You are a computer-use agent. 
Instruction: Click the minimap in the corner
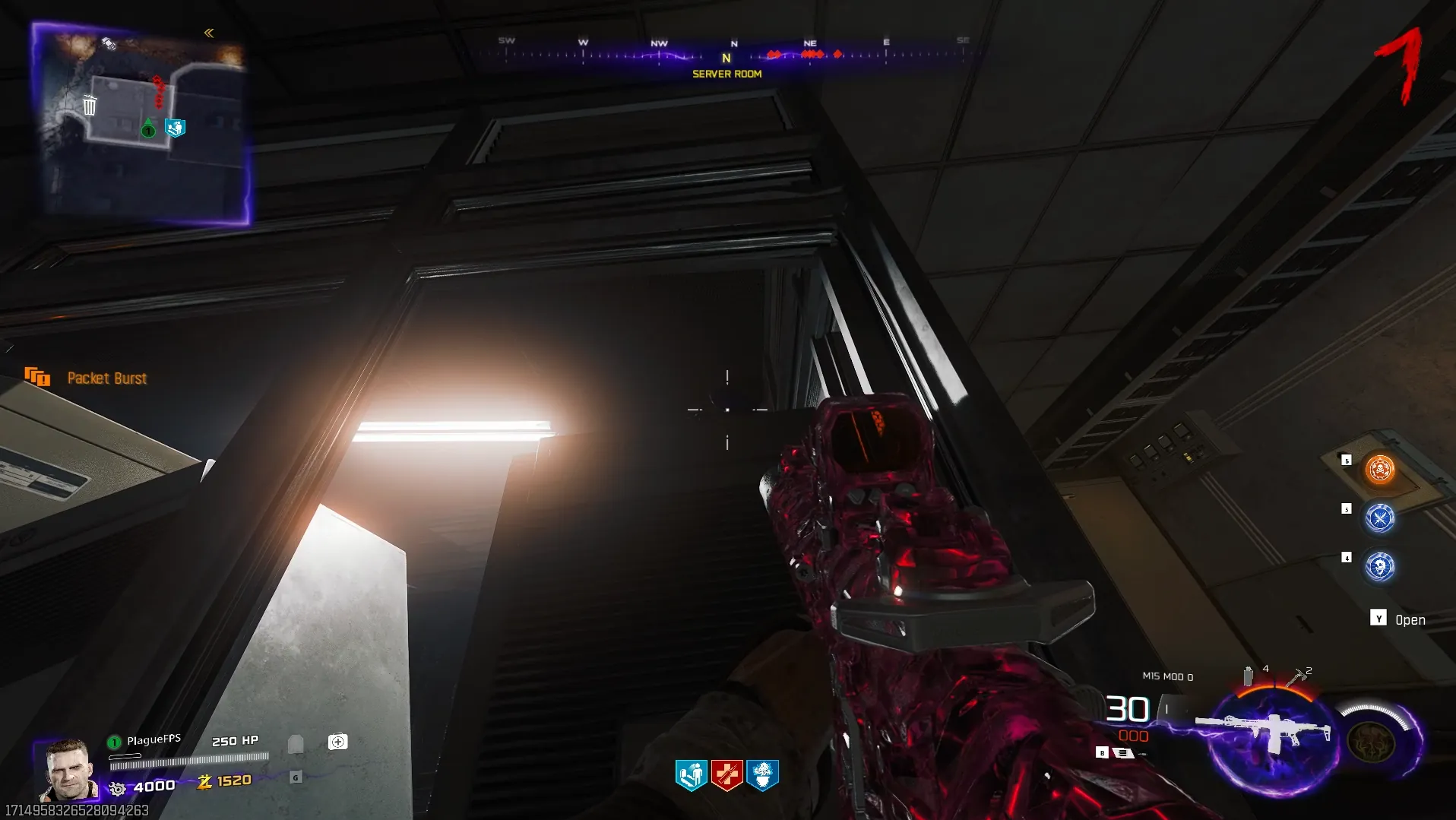coord(141,125)
